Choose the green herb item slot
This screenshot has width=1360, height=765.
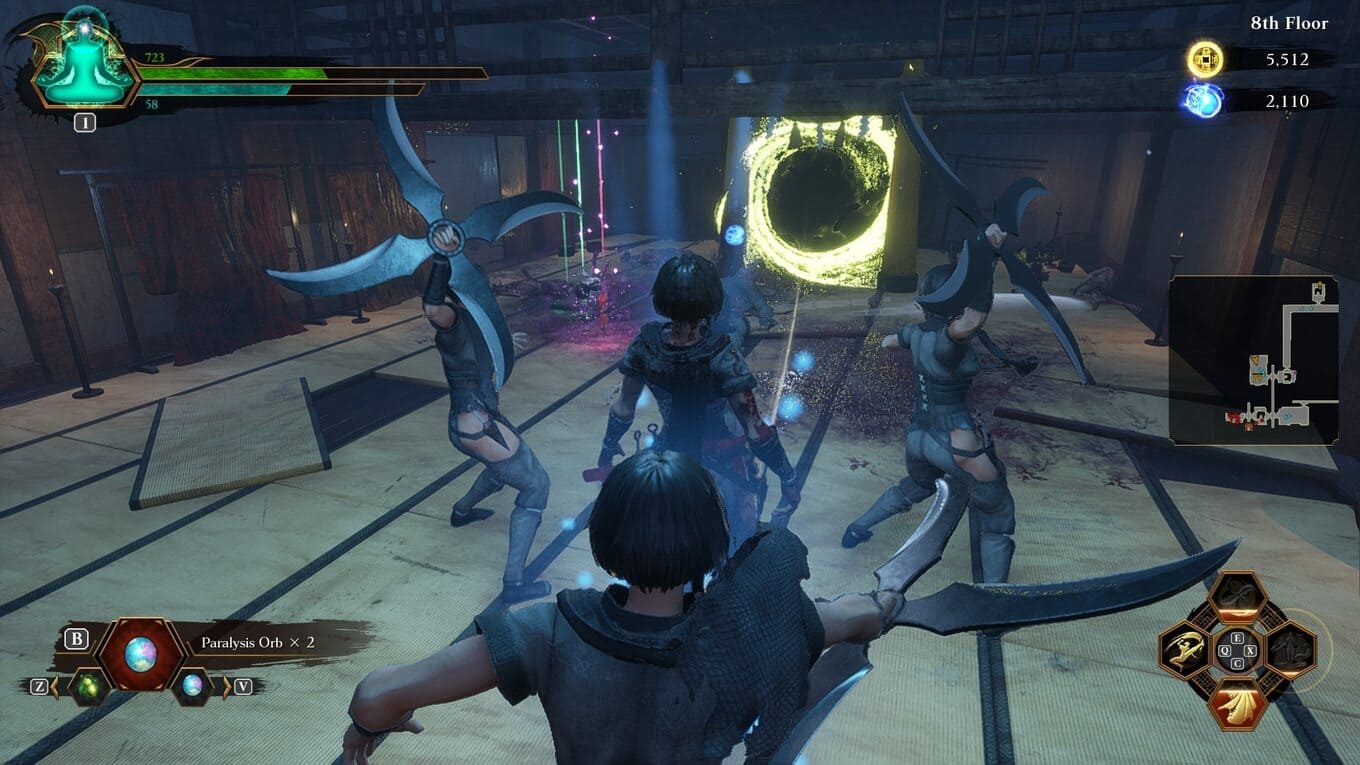pyautogui.click(x=88, y=686)
